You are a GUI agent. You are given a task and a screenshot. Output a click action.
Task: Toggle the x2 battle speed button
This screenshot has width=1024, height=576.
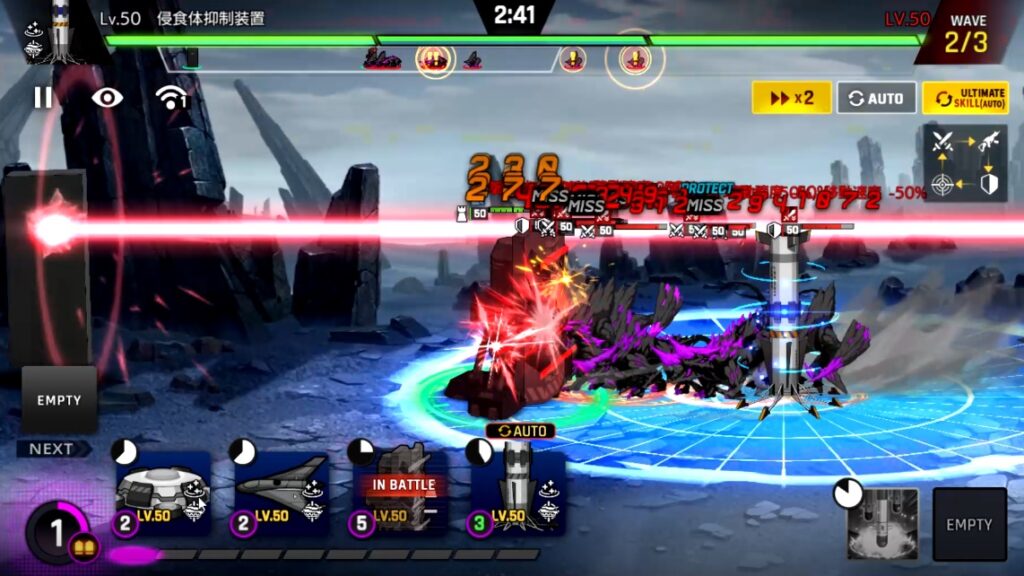(791, 98)
